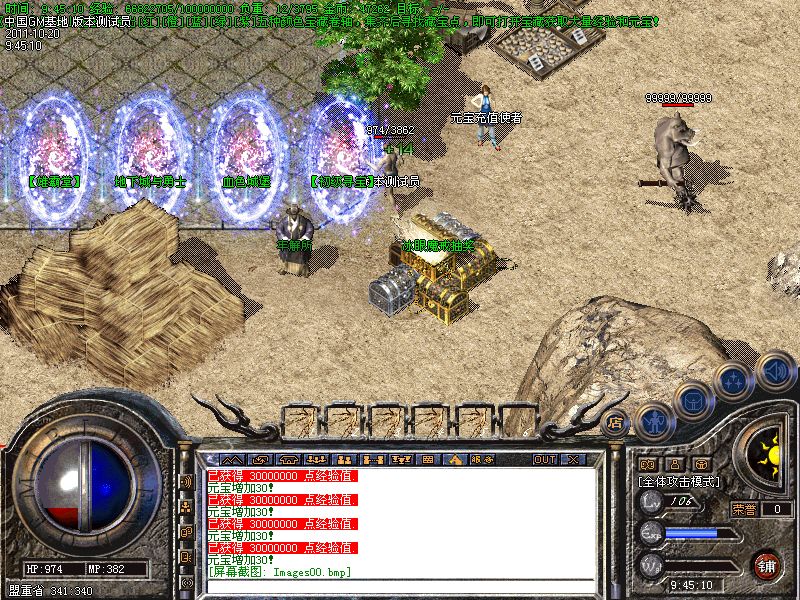Toggle the sound speaker button
Image resolution: width=800 pixels, height=600 pixels.
coord(775,370)
